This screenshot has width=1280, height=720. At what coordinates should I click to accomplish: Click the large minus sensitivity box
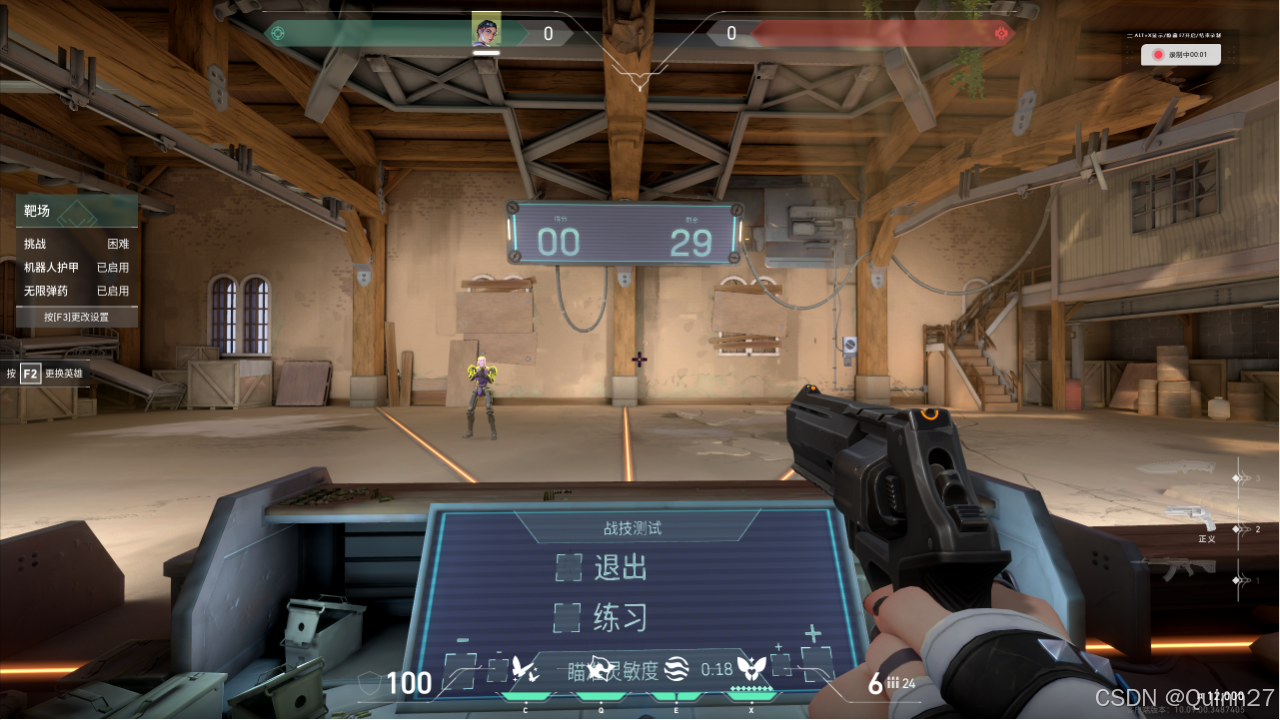coord(462,668)
